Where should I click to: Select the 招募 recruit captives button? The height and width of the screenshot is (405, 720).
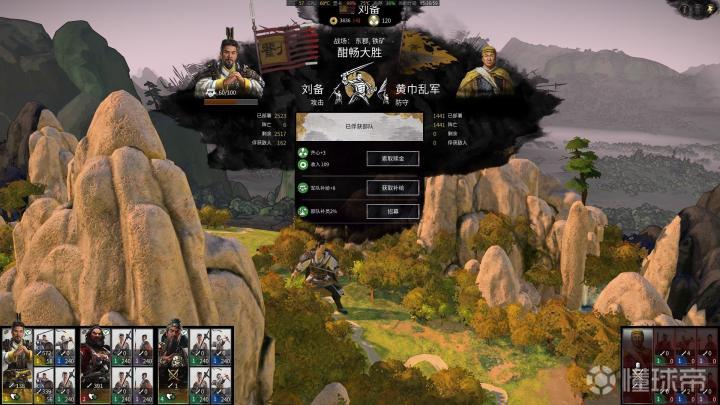[393, 211]
